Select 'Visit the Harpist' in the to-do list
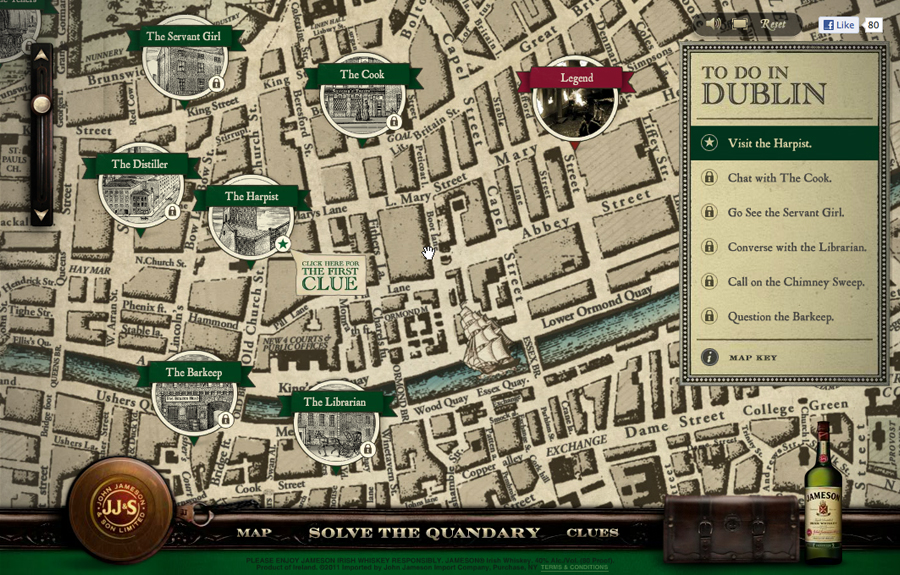This screenshot has height=575, width=900. pyautogui.click(x=769, y=143)
